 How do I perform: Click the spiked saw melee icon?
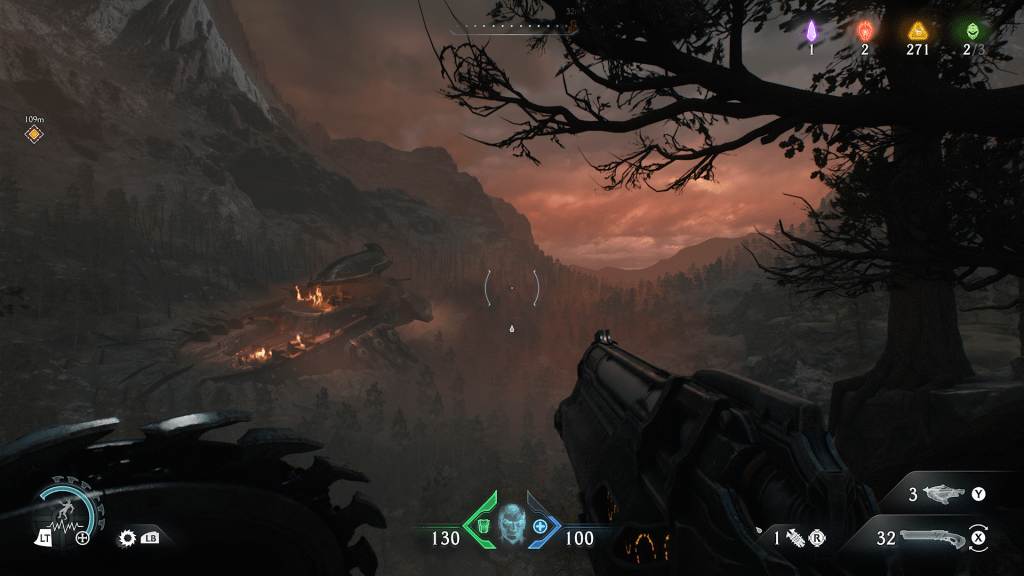coord(128,538)
